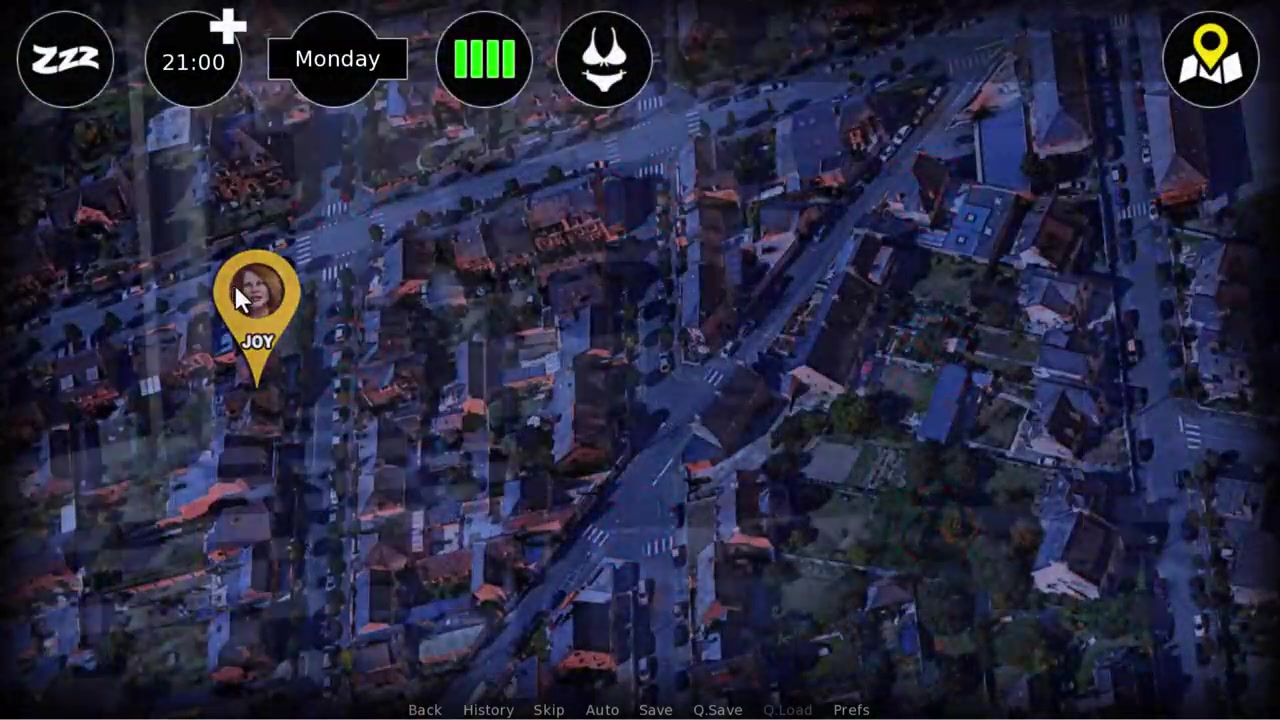
Task: Toggle Auto-forward mode
Action: tap(602, 710)
